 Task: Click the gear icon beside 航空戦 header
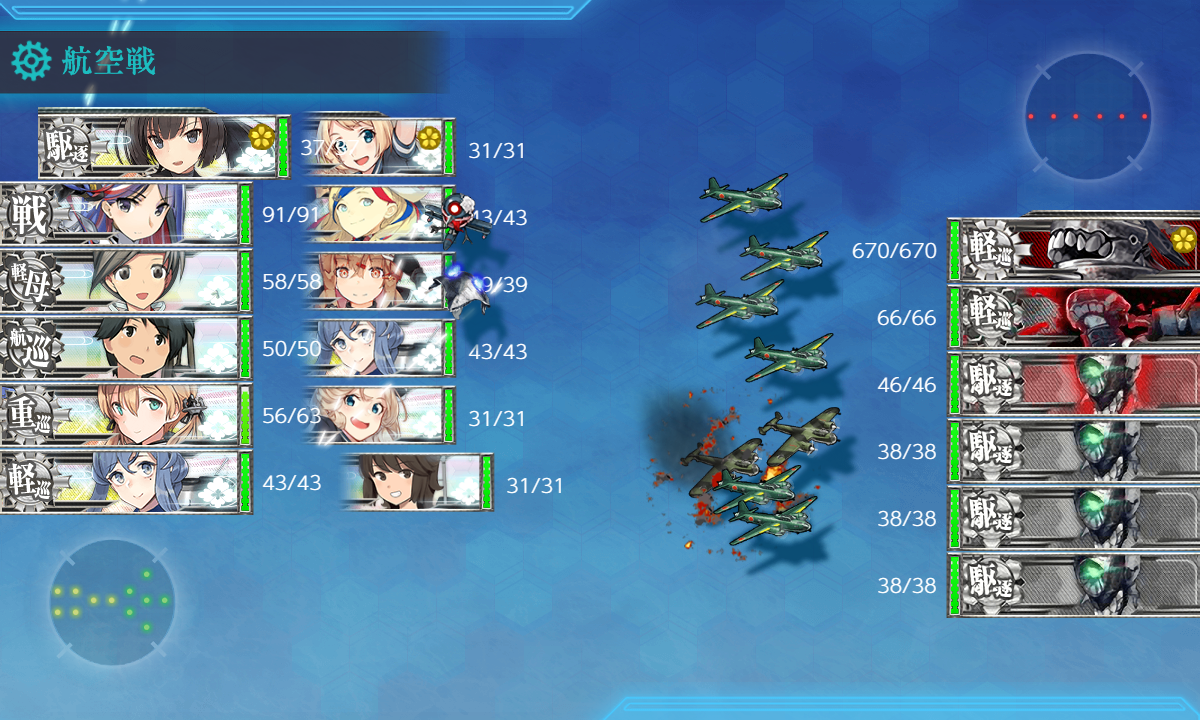(x=30, y=62)
